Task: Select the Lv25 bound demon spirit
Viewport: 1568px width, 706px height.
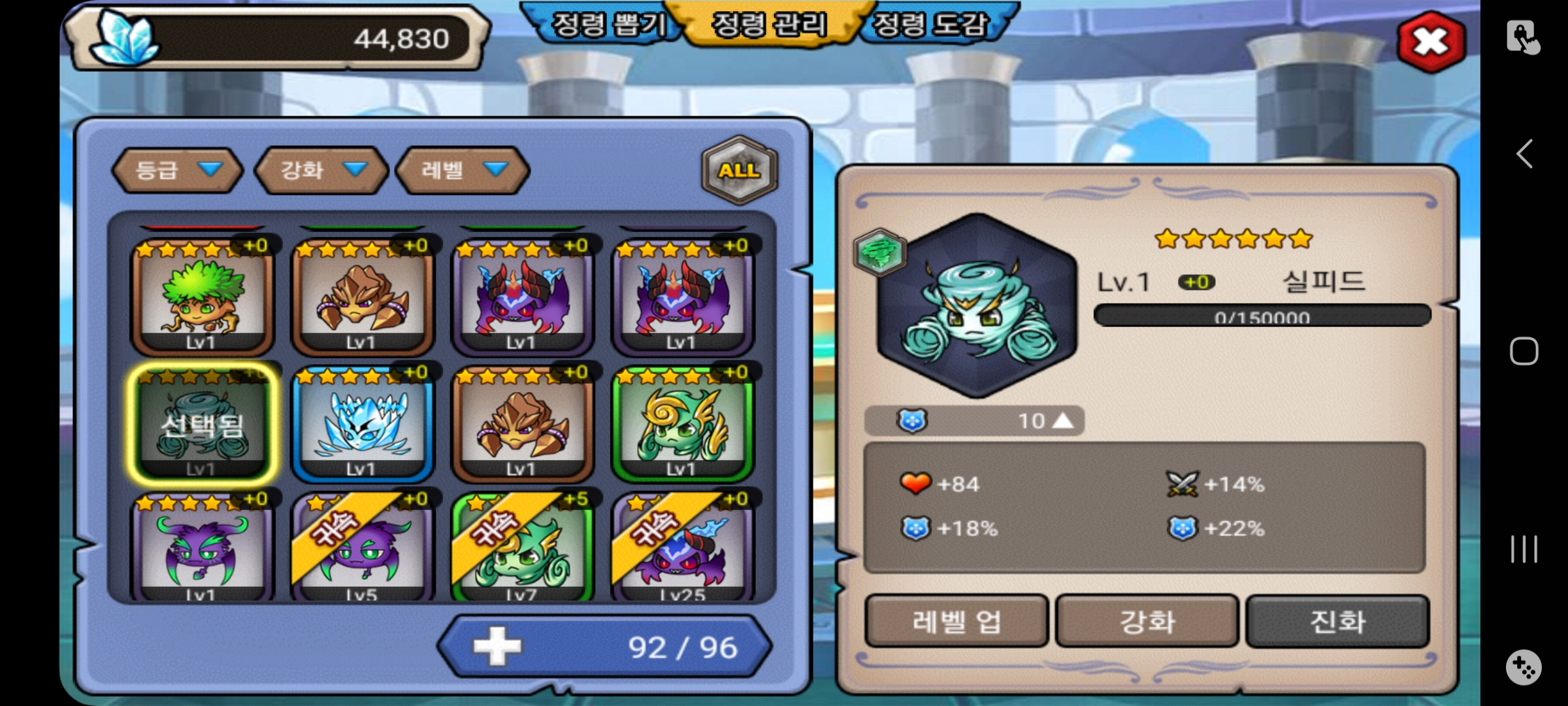Action: (x=682, y=549)
